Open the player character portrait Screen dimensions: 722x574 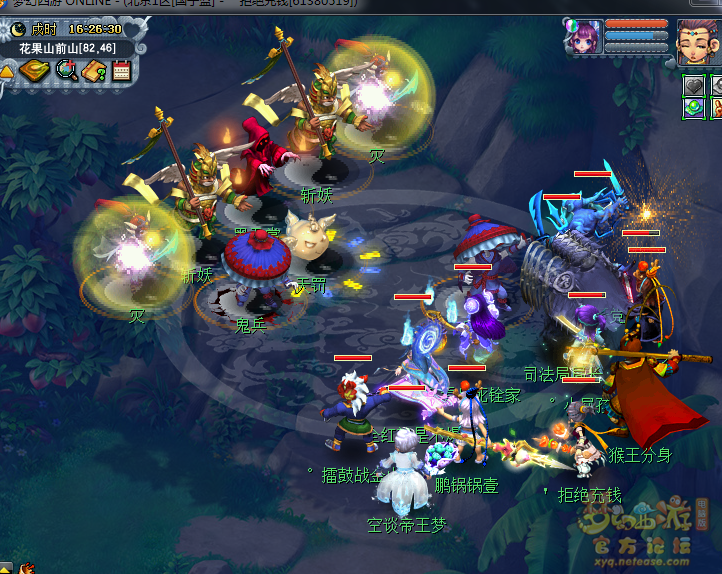pos(698,40)
